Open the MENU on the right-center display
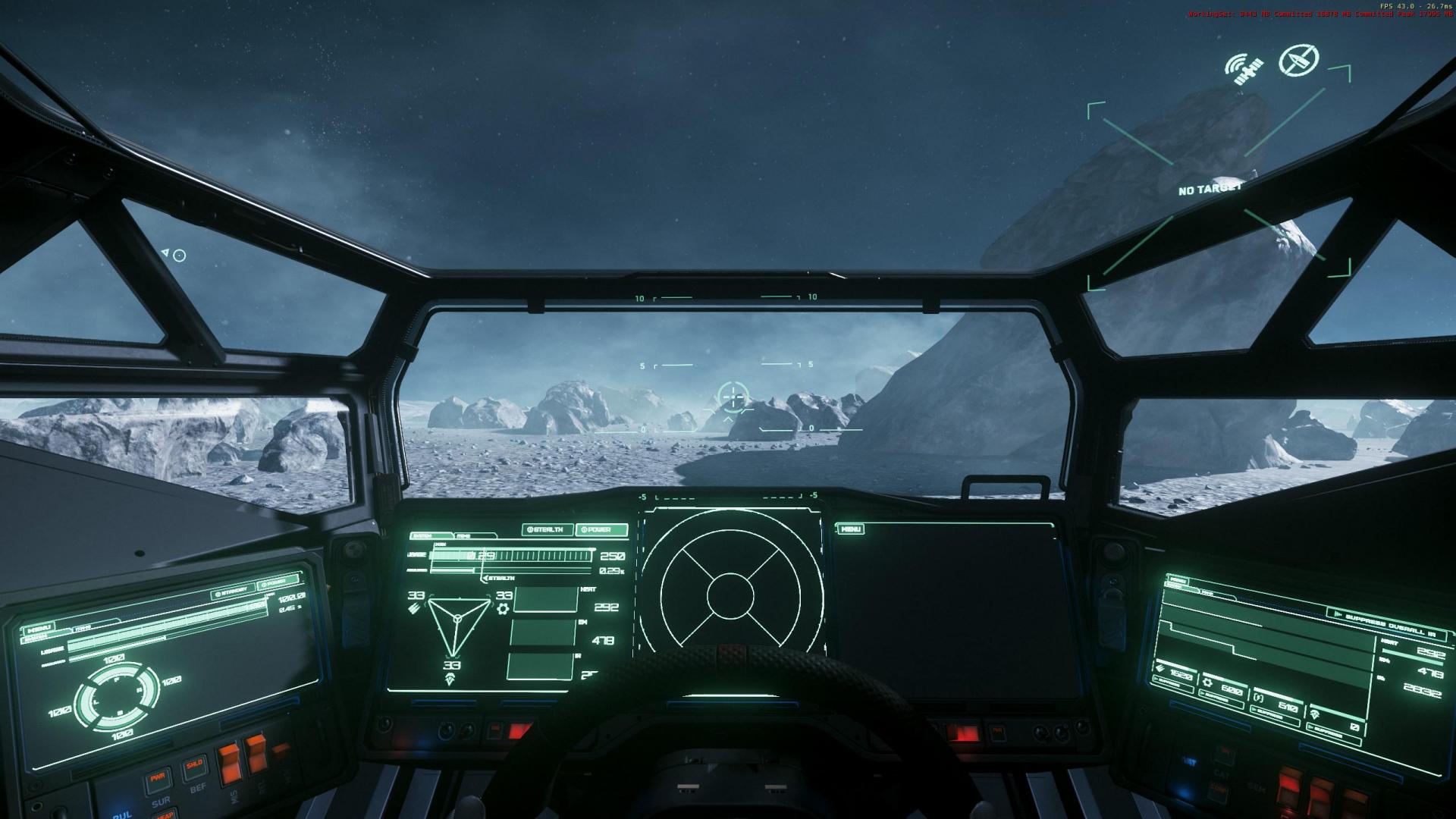1456x819 pixels. pyautogui.click(x=851, y=530)
